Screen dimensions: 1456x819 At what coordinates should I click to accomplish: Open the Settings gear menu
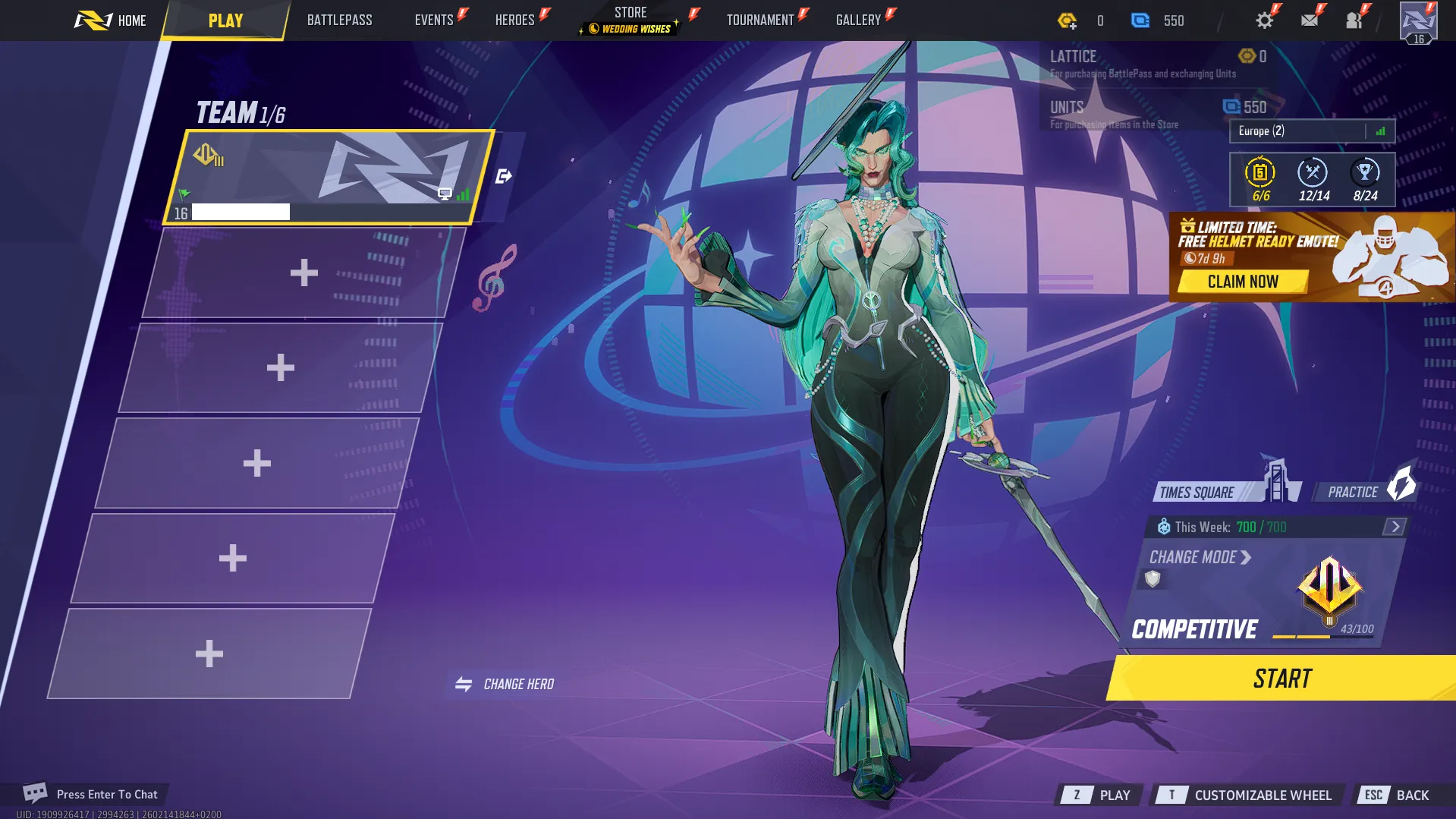click(x=1264, y=20)
